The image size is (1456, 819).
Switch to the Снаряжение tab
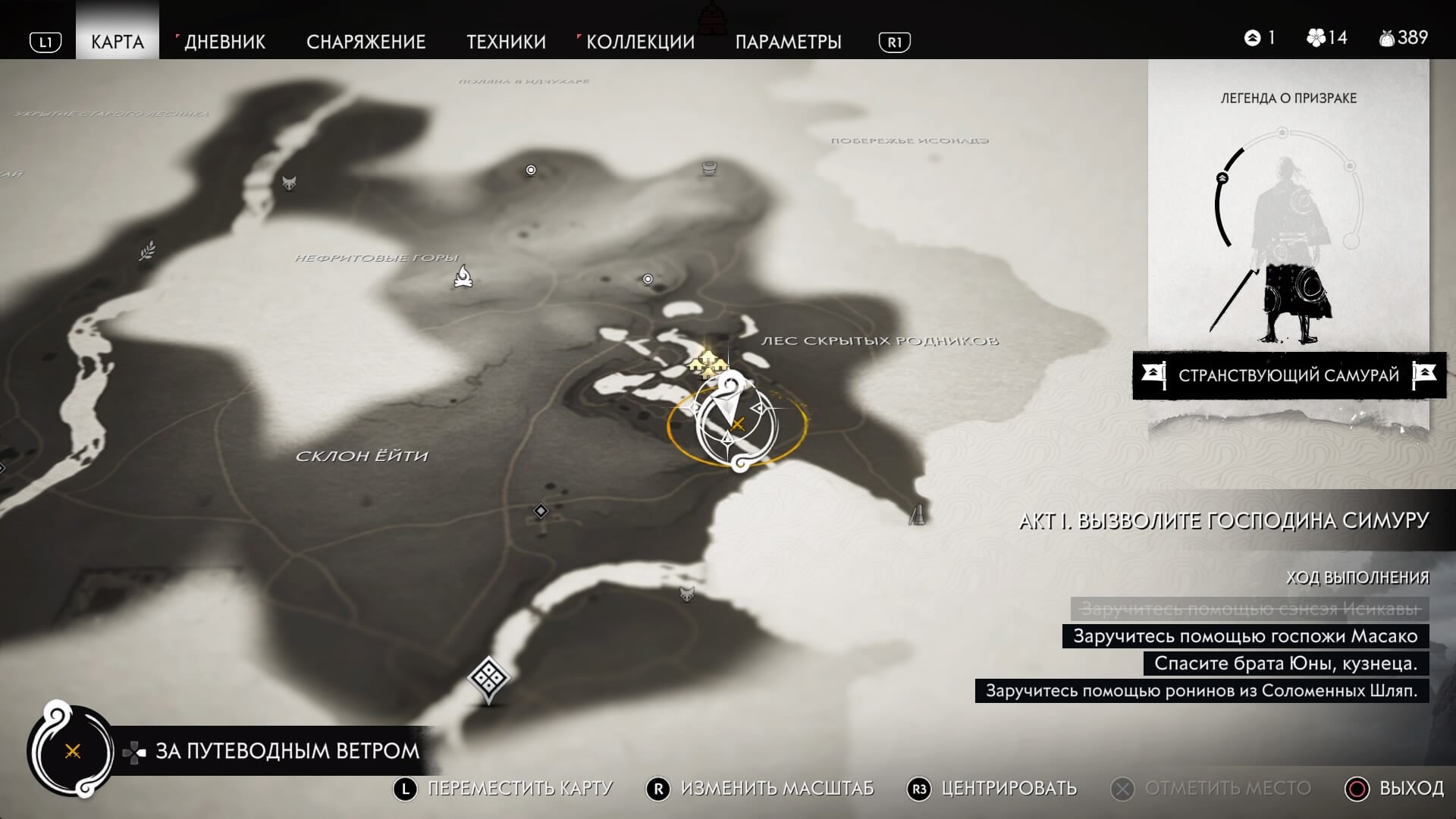click(366, 42)
